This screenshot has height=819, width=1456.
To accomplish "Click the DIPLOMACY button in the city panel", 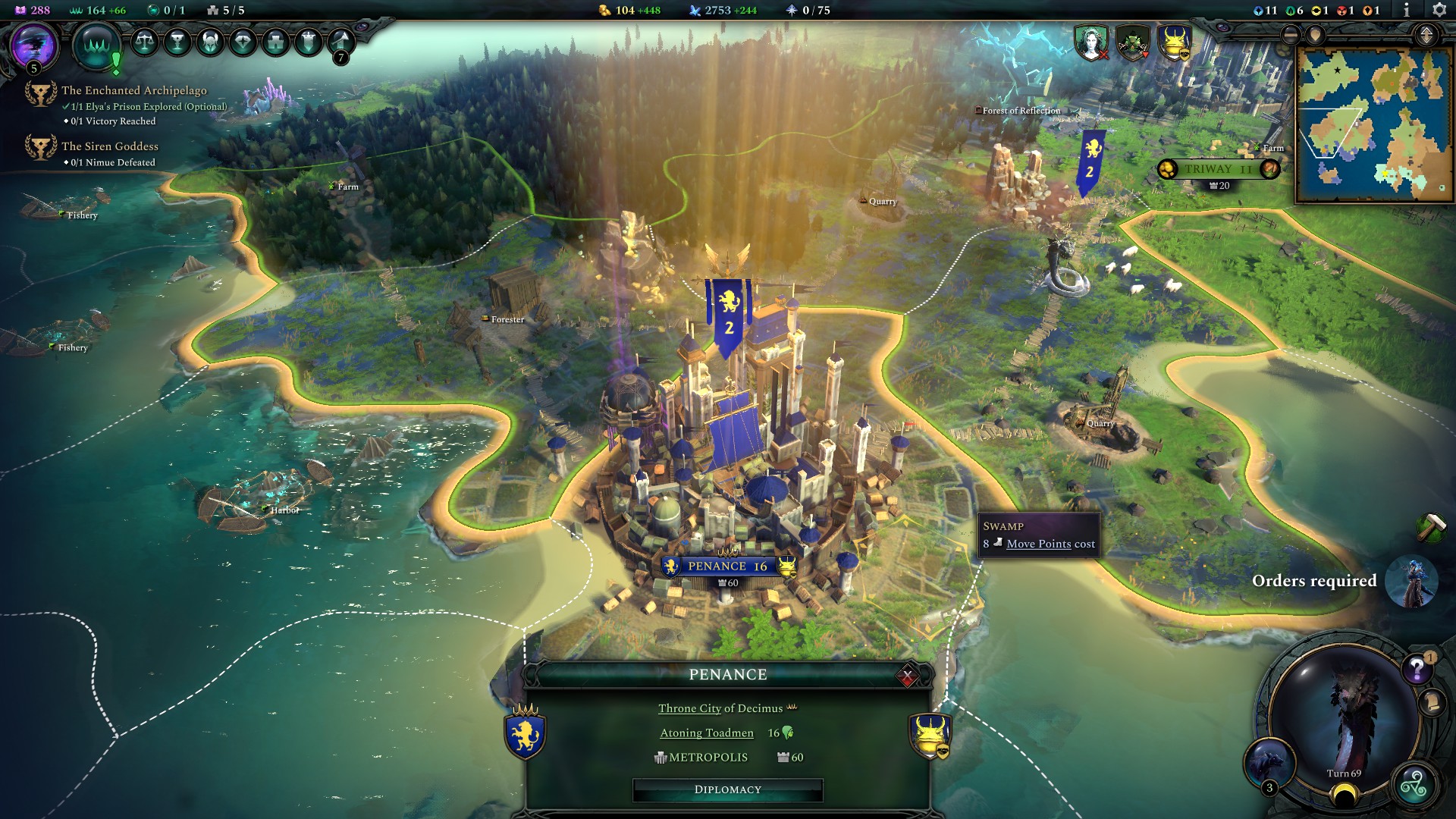I will 727,789.
